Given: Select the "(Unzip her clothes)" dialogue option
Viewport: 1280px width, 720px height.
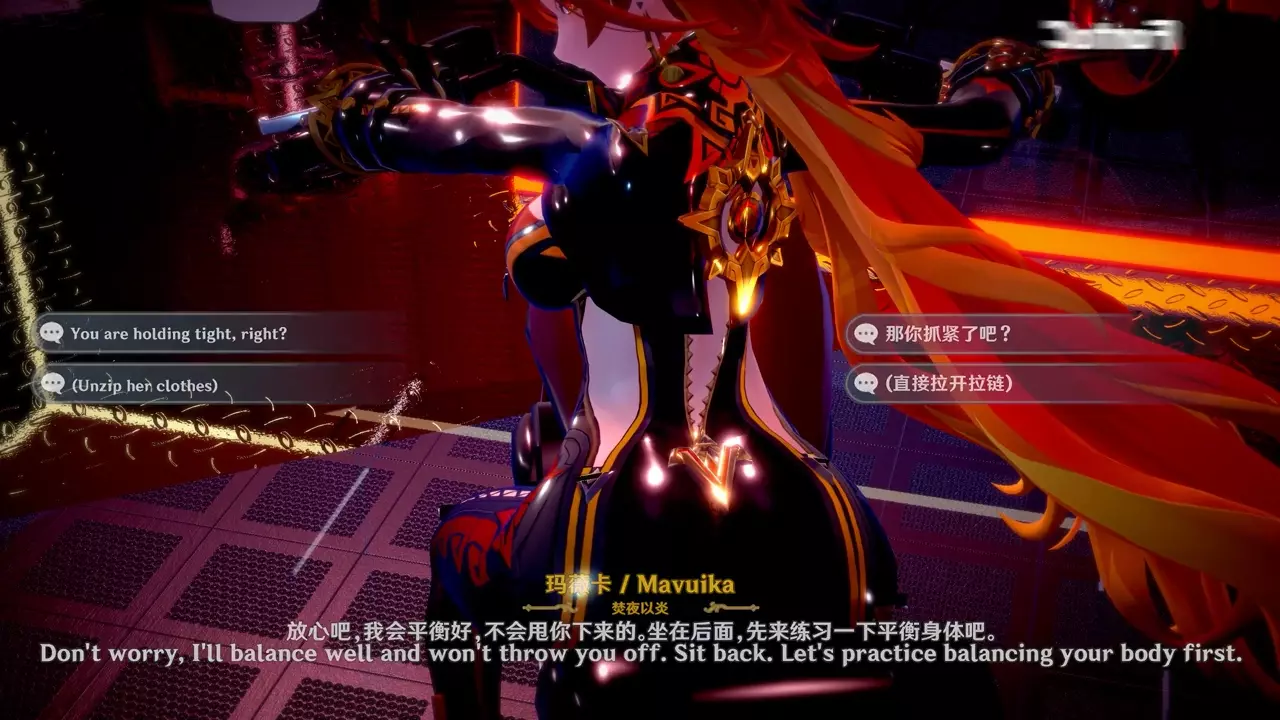Looking at the screenshot, I should point(144,385).
